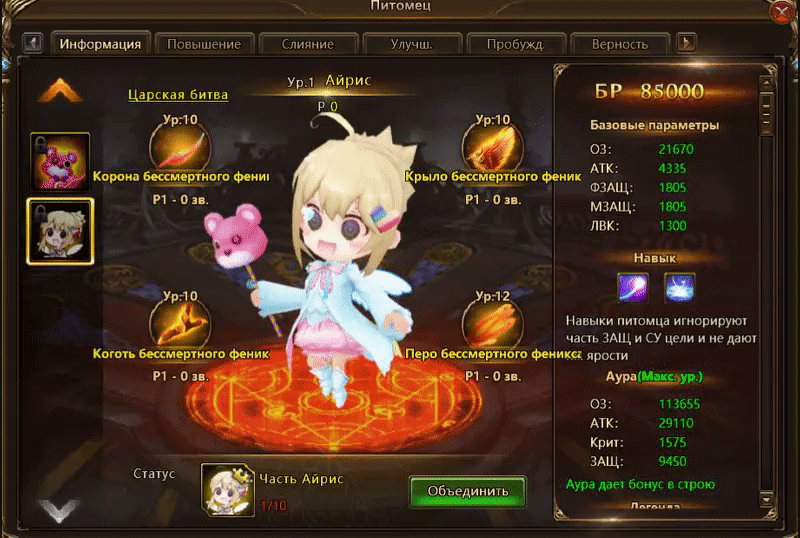Select the Айрис pet thumbnail
This screenshot has width=800, height=538.
point(60,231)
